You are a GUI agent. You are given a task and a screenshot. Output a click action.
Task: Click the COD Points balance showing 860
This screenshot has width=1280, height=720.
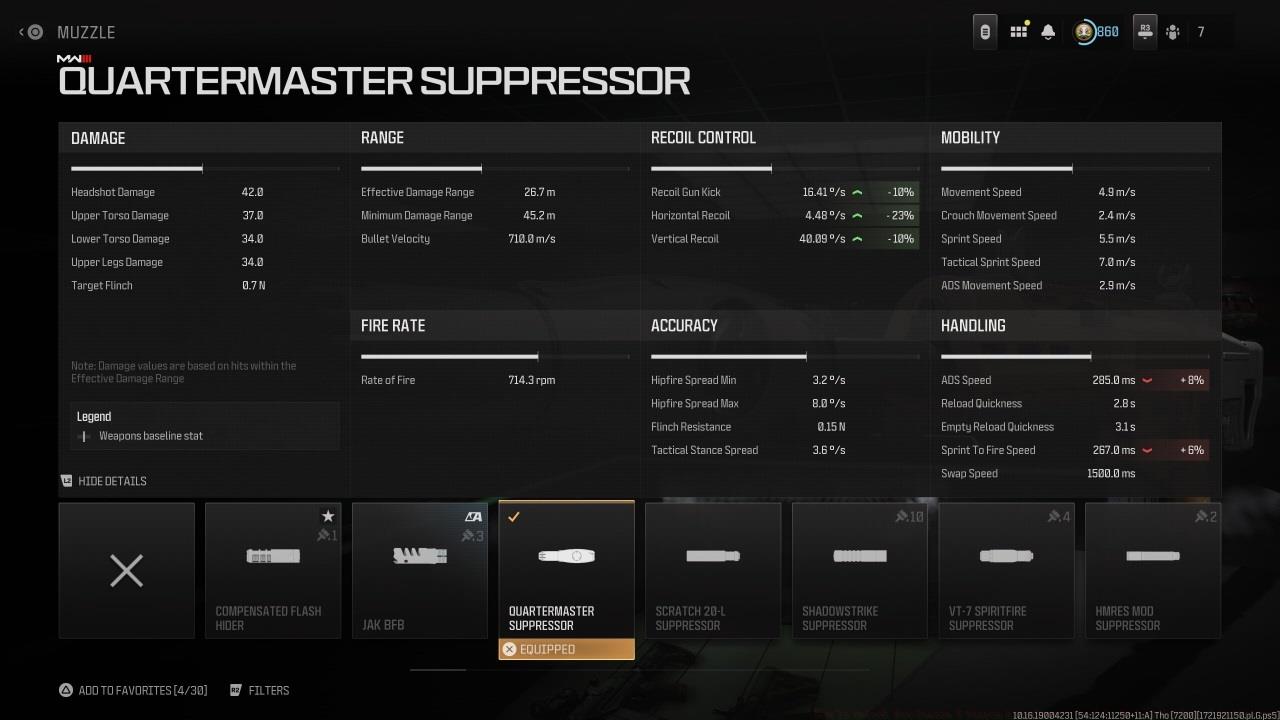pos(1095,31)
